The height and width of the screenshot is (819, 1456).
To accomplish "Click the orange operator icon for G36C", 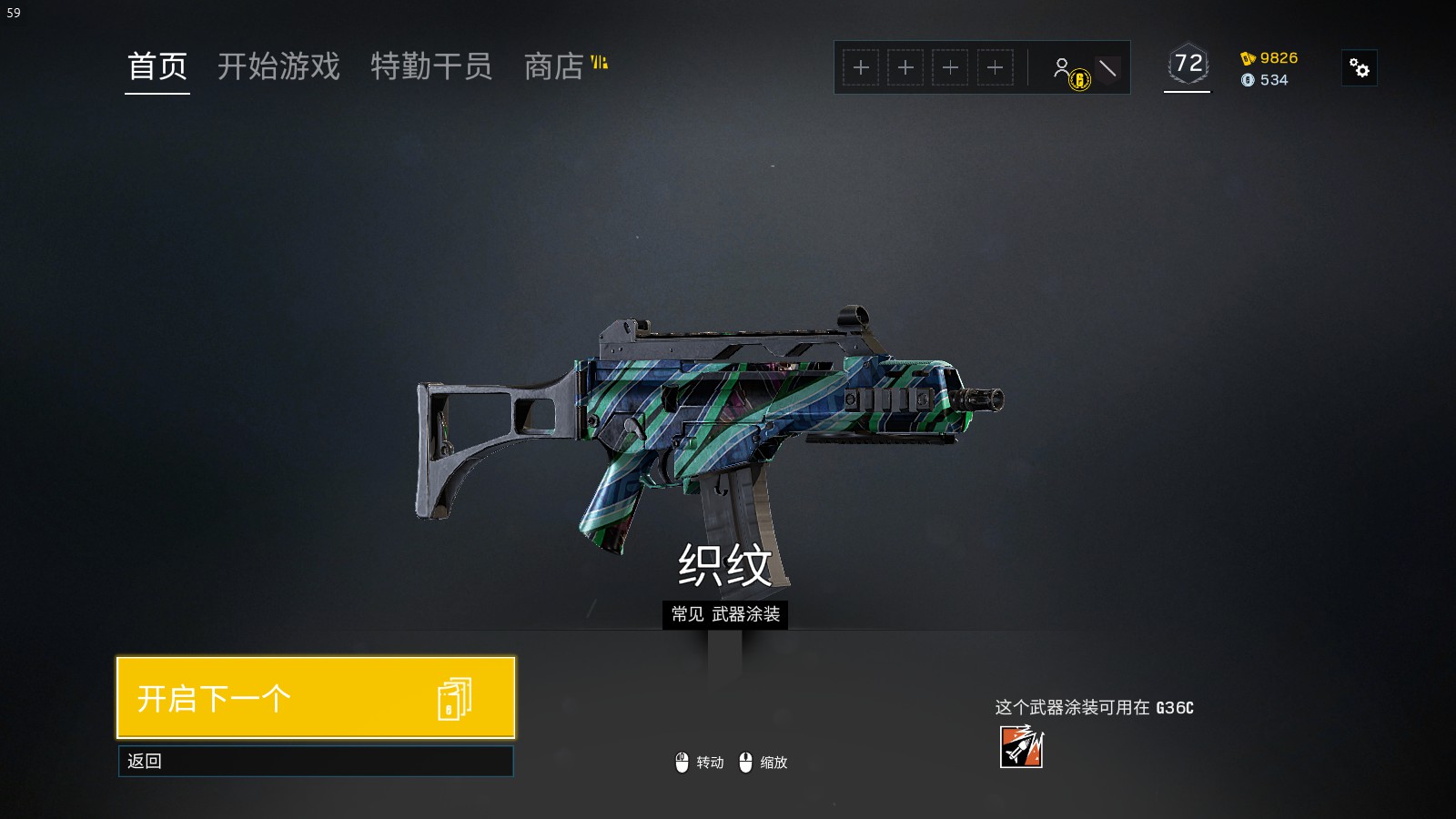I will [x=1022, y=746].
